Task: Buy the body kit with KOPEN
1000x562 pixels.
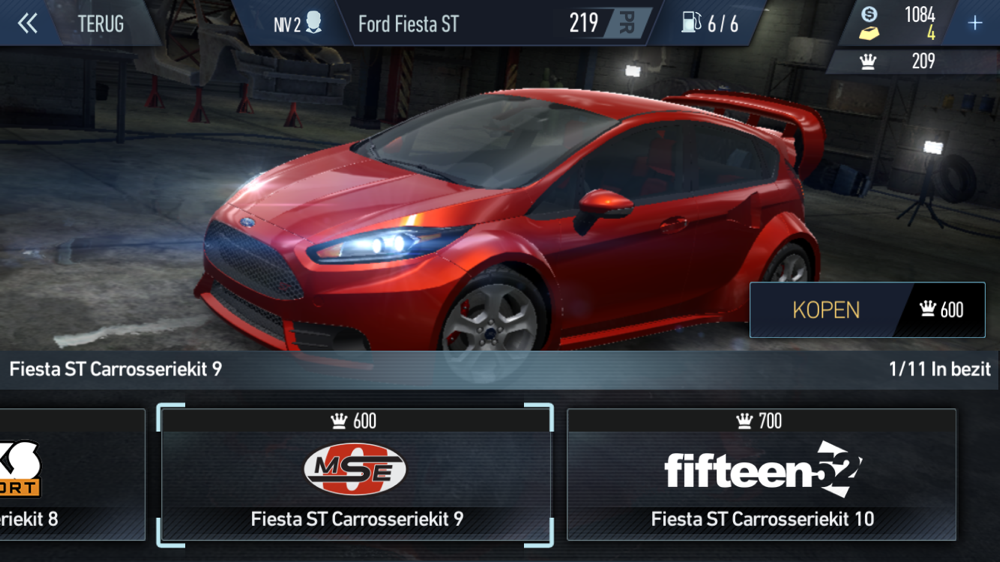Action: (x=866, y=309)
